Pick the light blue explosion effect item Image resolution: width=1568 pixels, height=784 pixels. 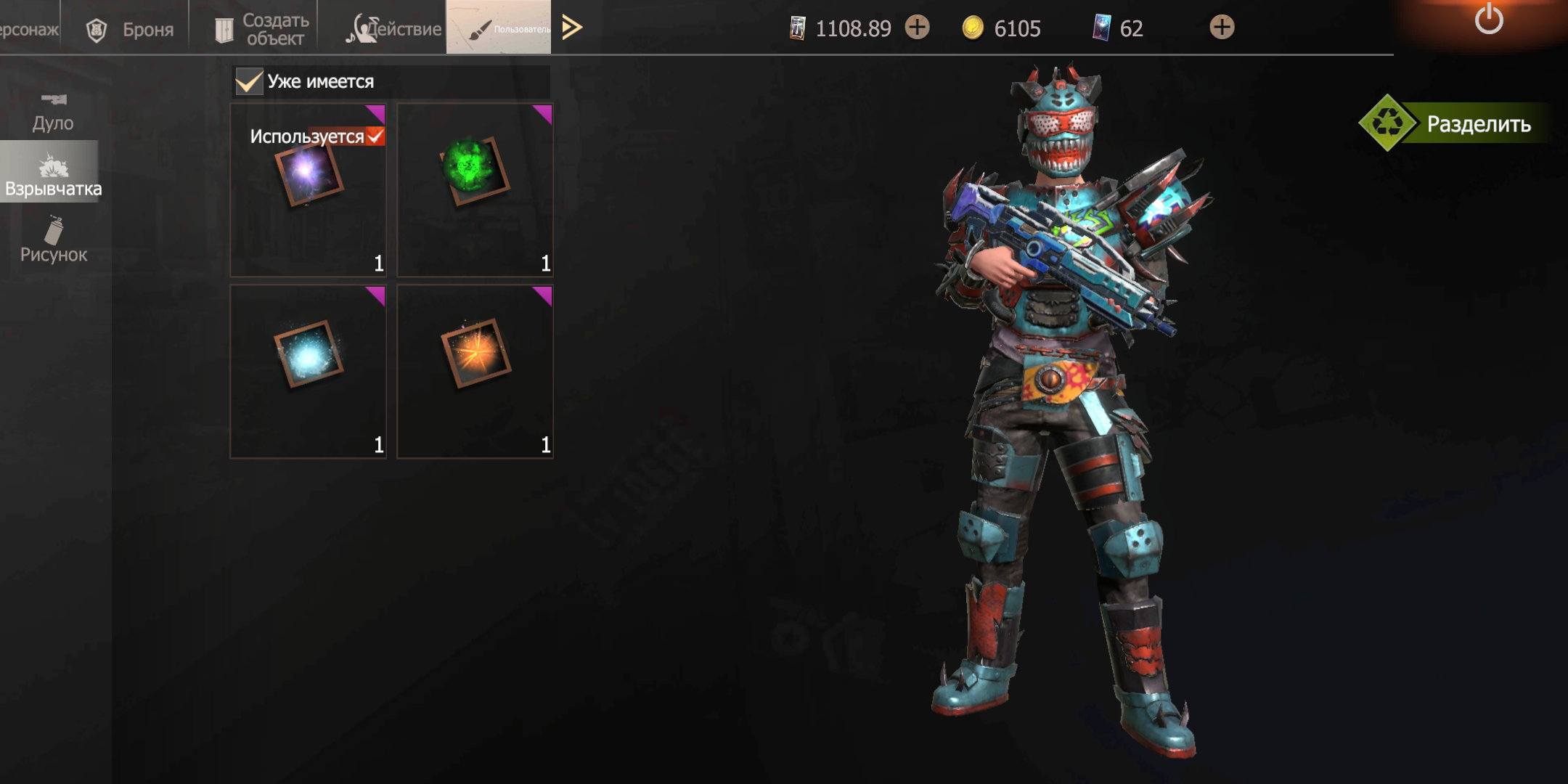click(309, 372)
